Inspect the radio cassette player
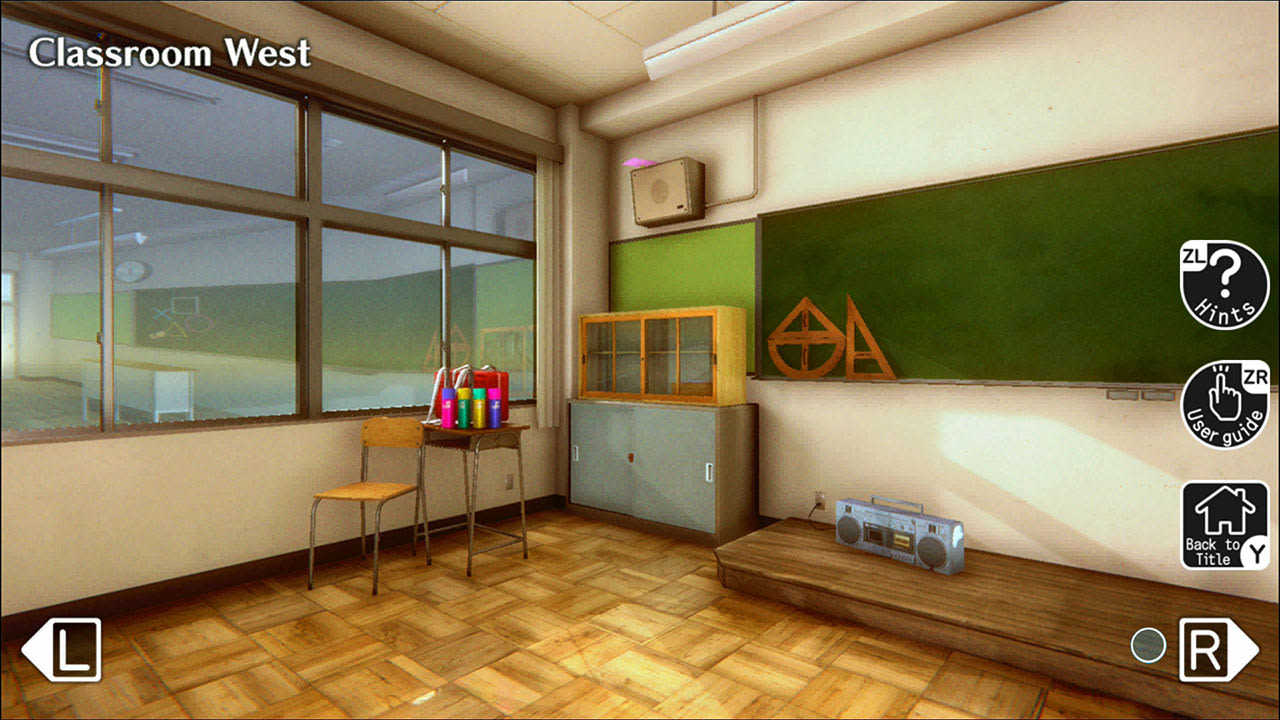This screenshot has height=720, width=1280. (893, 530)
